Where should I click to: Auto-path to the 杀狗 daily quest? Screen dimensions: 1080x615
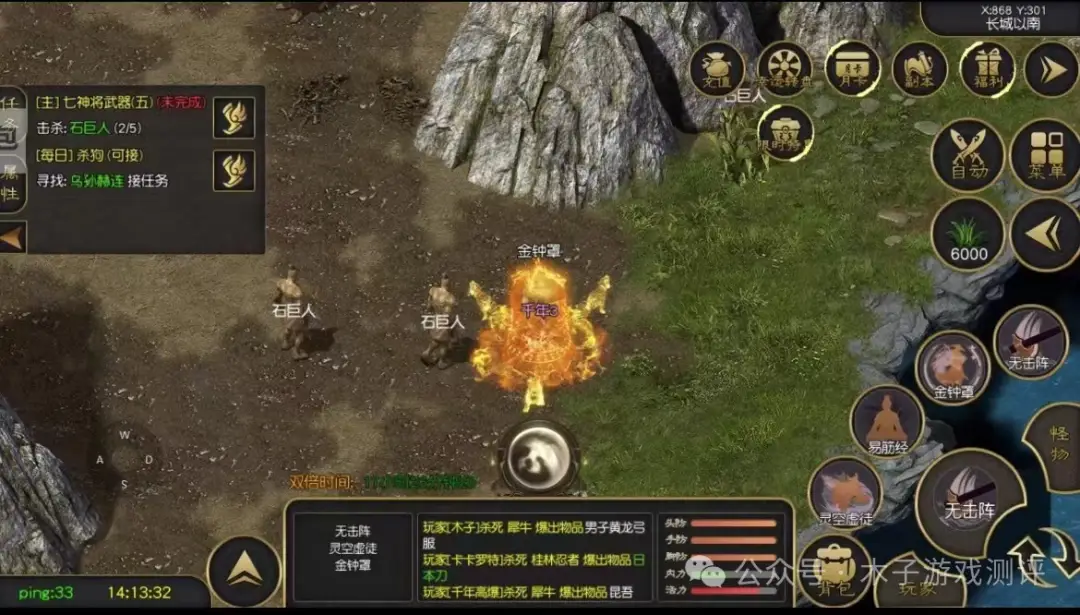[234, 170]
